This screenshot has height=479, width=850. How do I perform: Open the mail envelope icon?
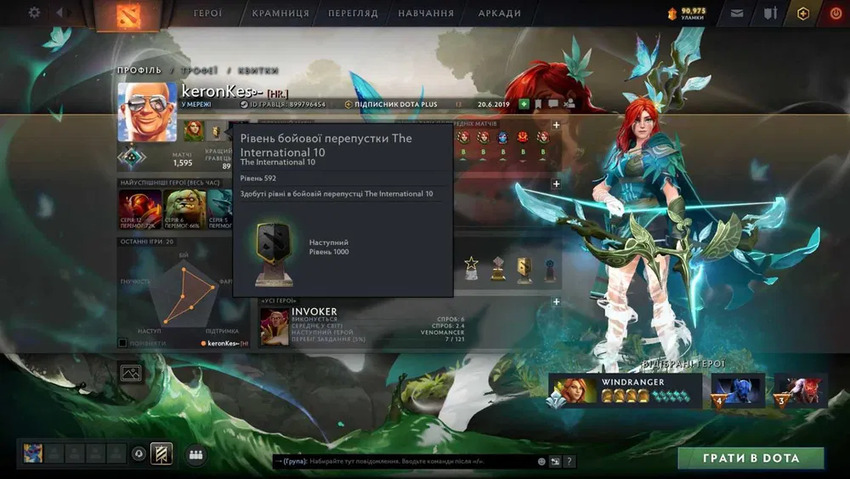737,14
